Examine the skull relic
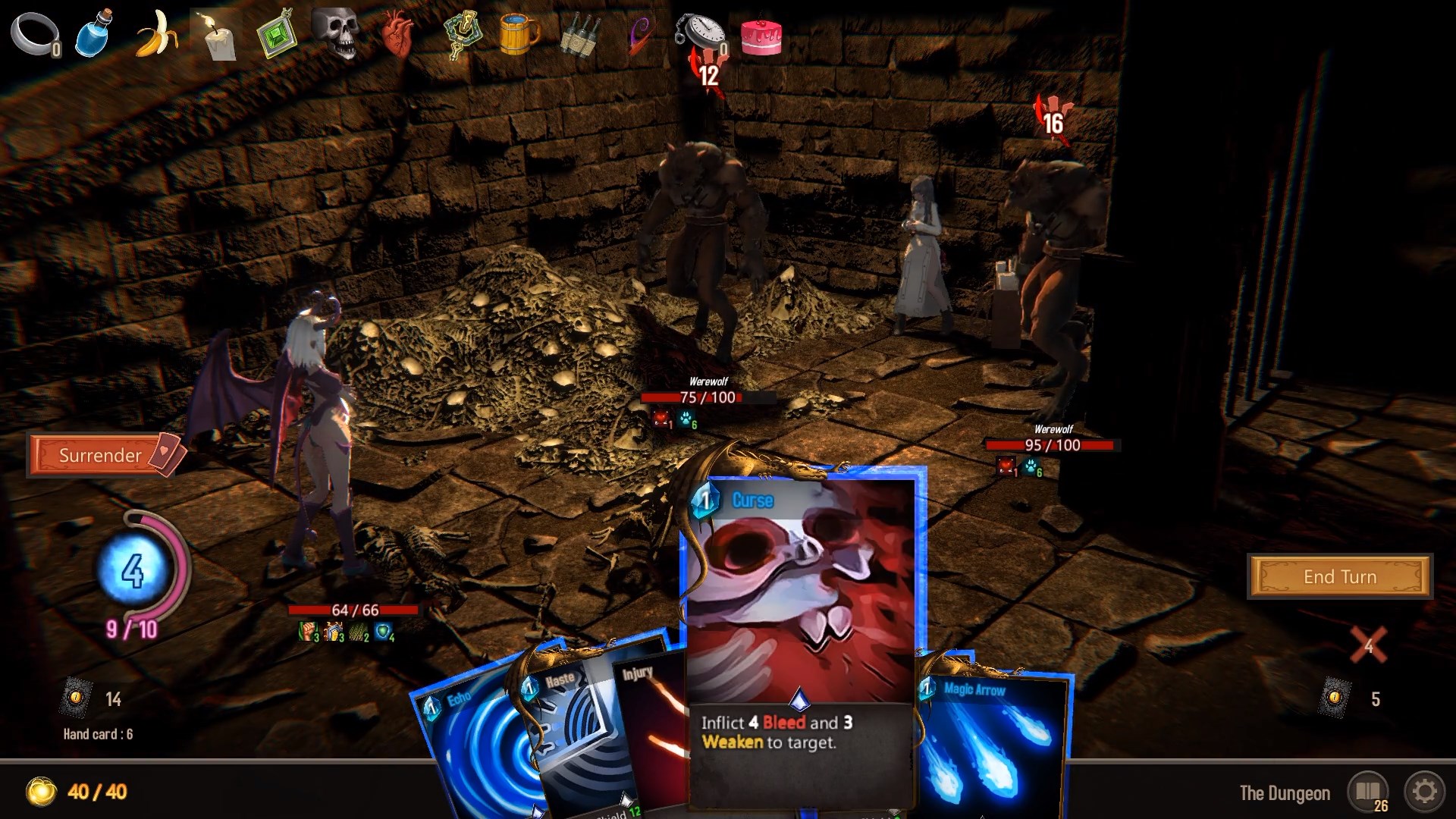Viewport: 1456px width, 819px height. (336, 33)
